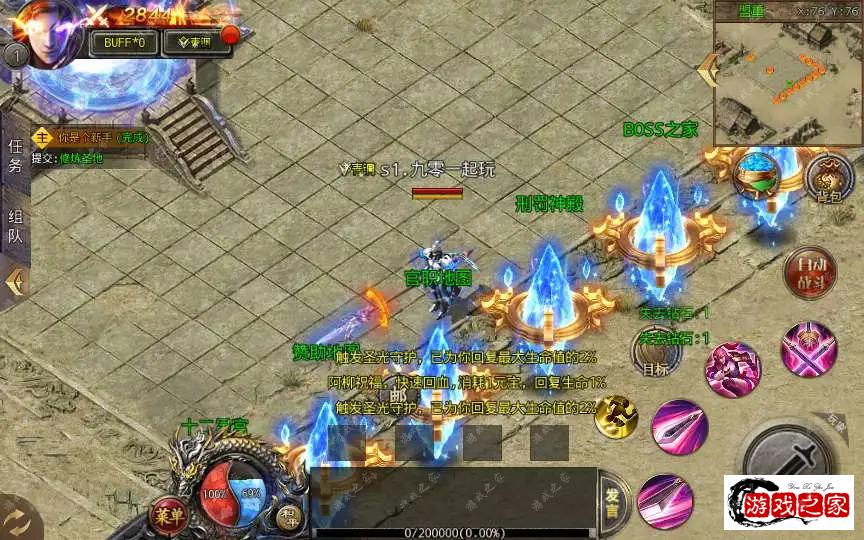Open the 任务 quest tab
This screenshot has width=864, height=540.
pyautogui.click(x=15, y=156)
